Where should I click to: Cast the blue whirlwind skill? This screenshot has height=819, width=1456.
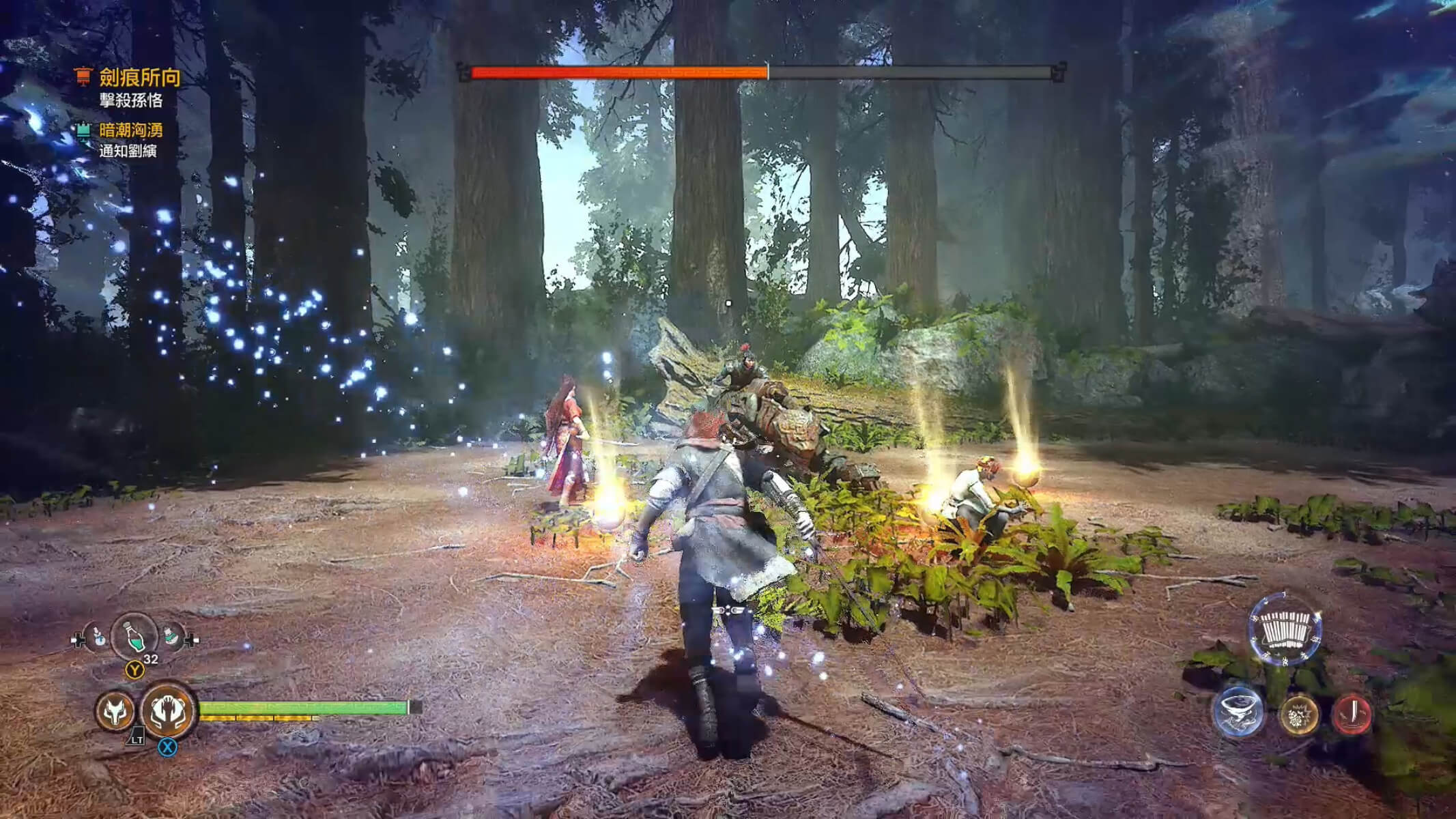[1238, 711]
